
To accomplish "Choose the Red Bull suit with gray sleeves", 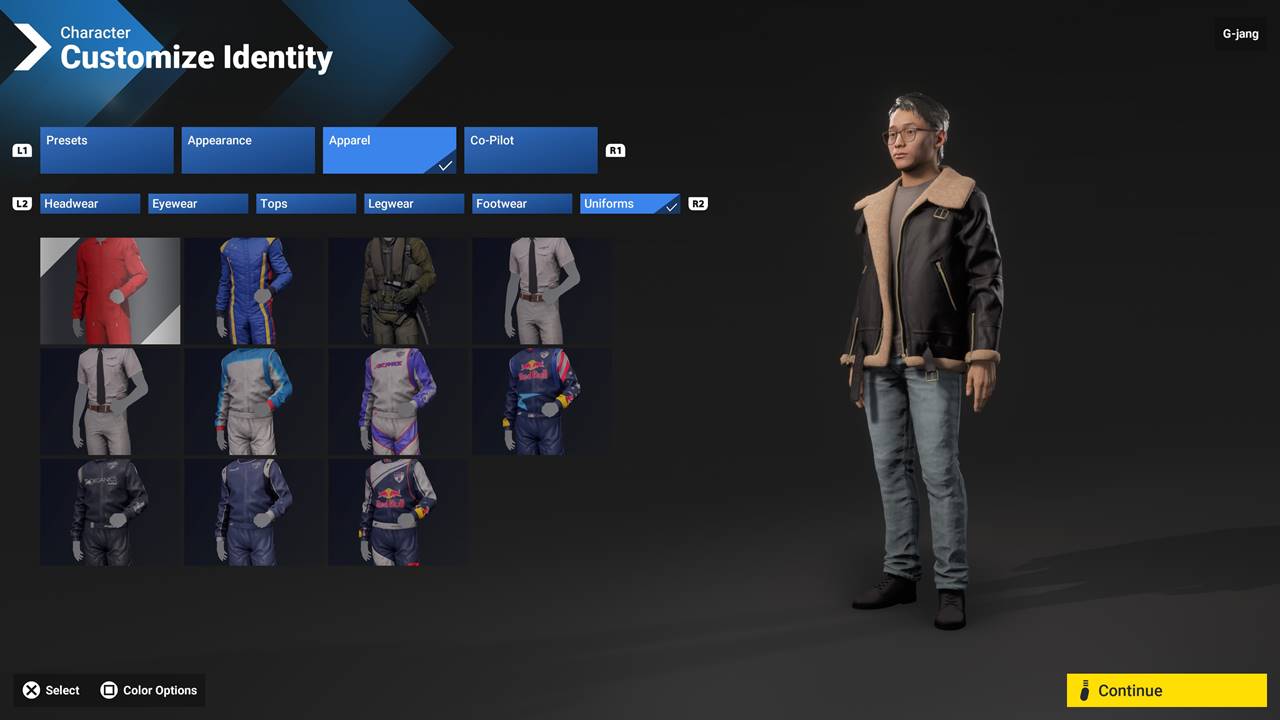I will (x=398, y=512).
